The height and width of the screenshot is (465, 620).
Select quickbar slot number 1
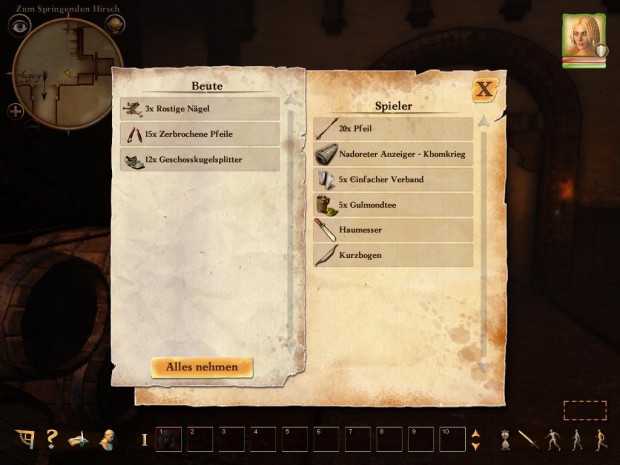click(168, 439)
